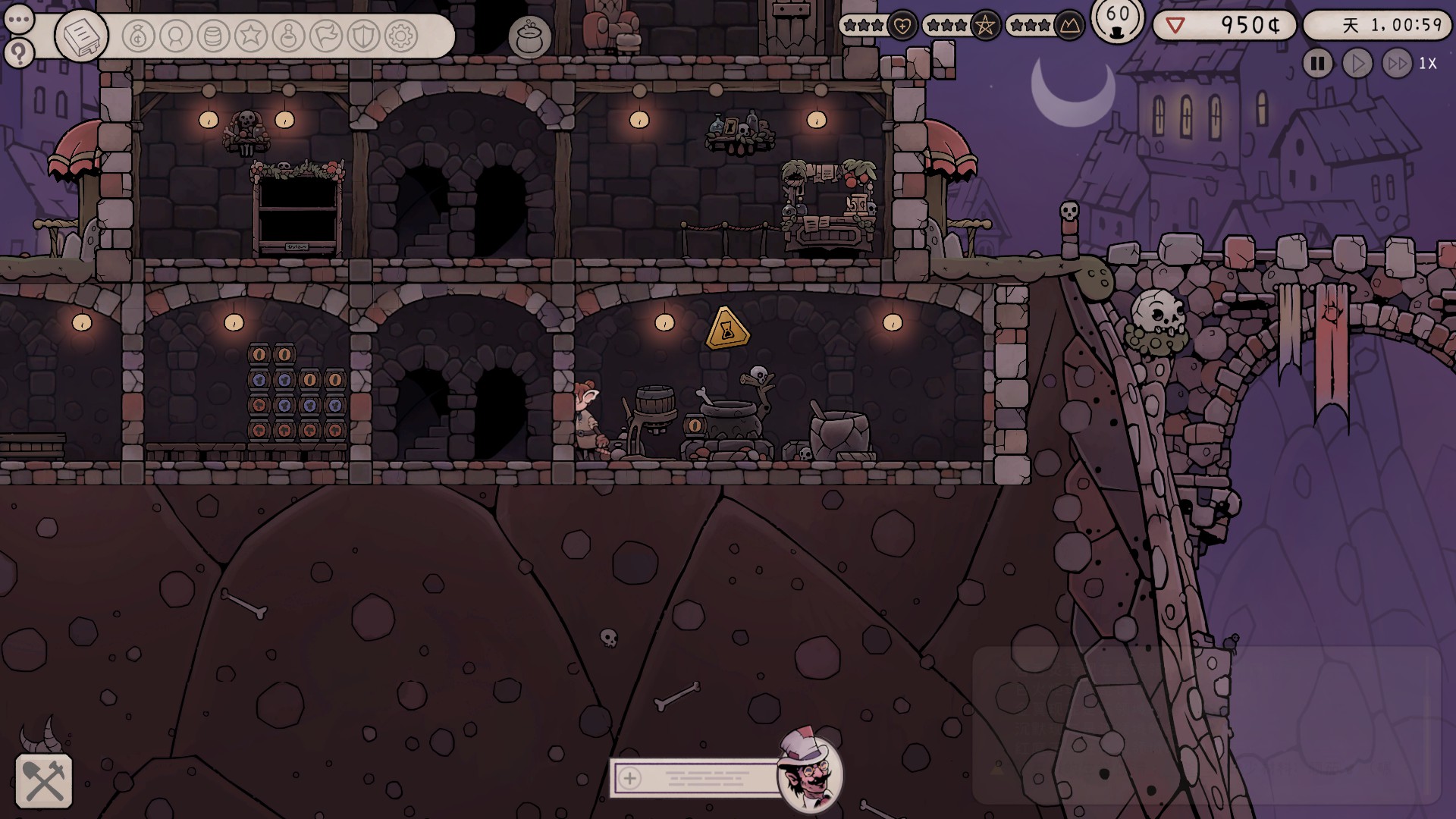Viewport: 1456px width, 819px height.
Task: Open the potion flask toolbar icon
Action: pyautogui.click(x=288, y=36)
